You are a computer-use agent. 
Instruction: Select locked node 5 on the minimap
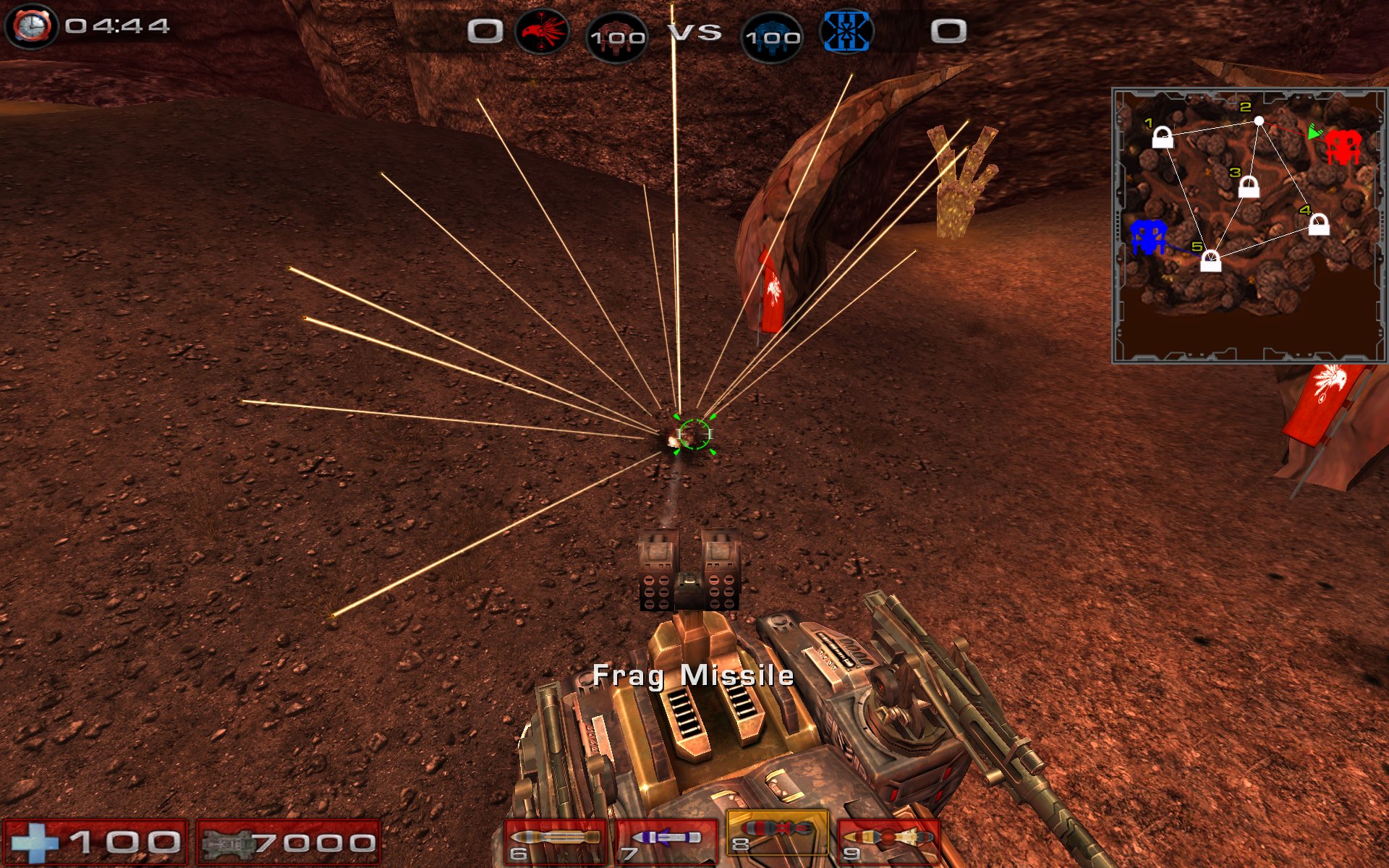(x=1210, y=260)
